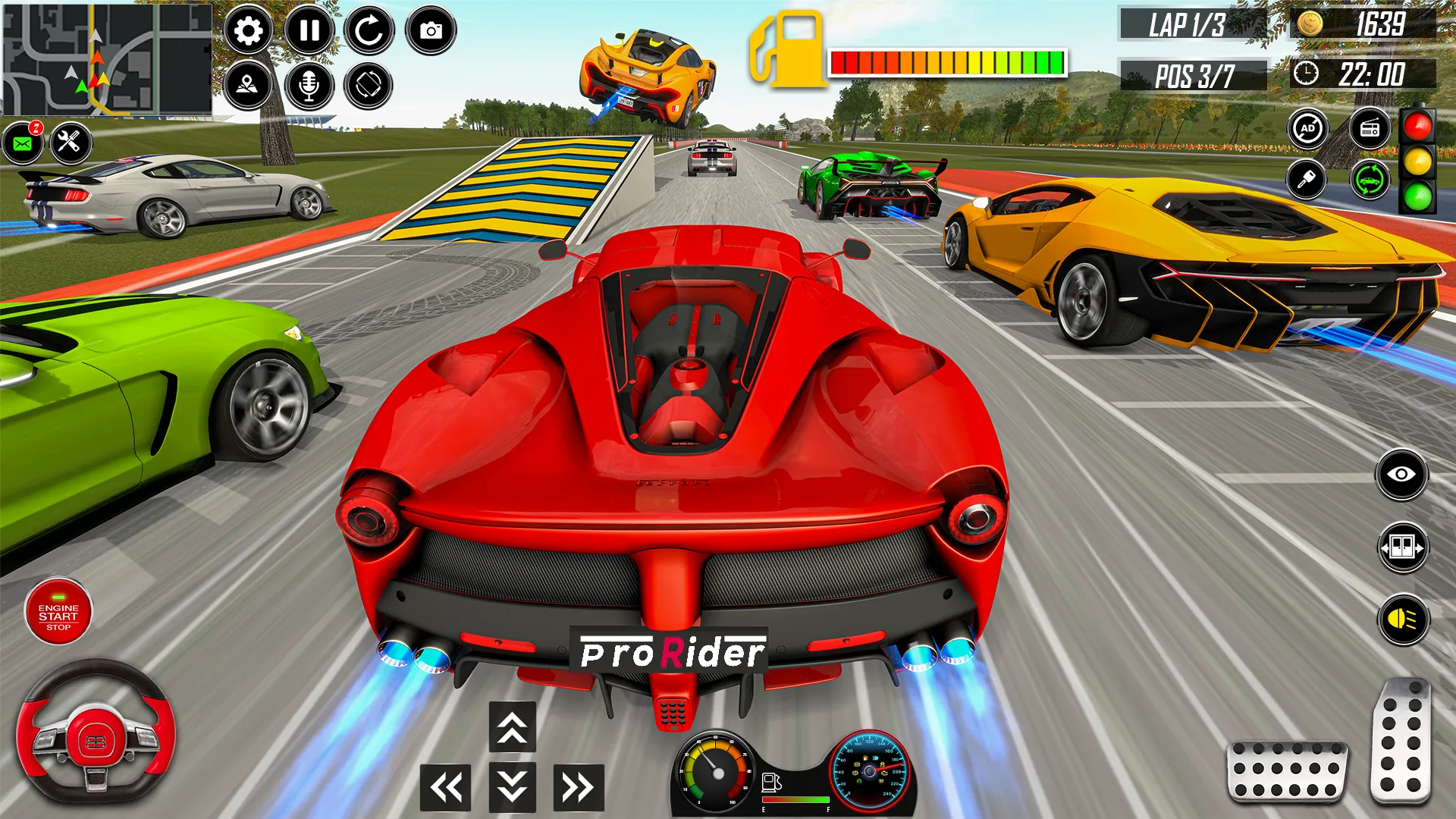Open the wrench and screwdriver repair button
1456x819 pixels.
coord(70,142)
